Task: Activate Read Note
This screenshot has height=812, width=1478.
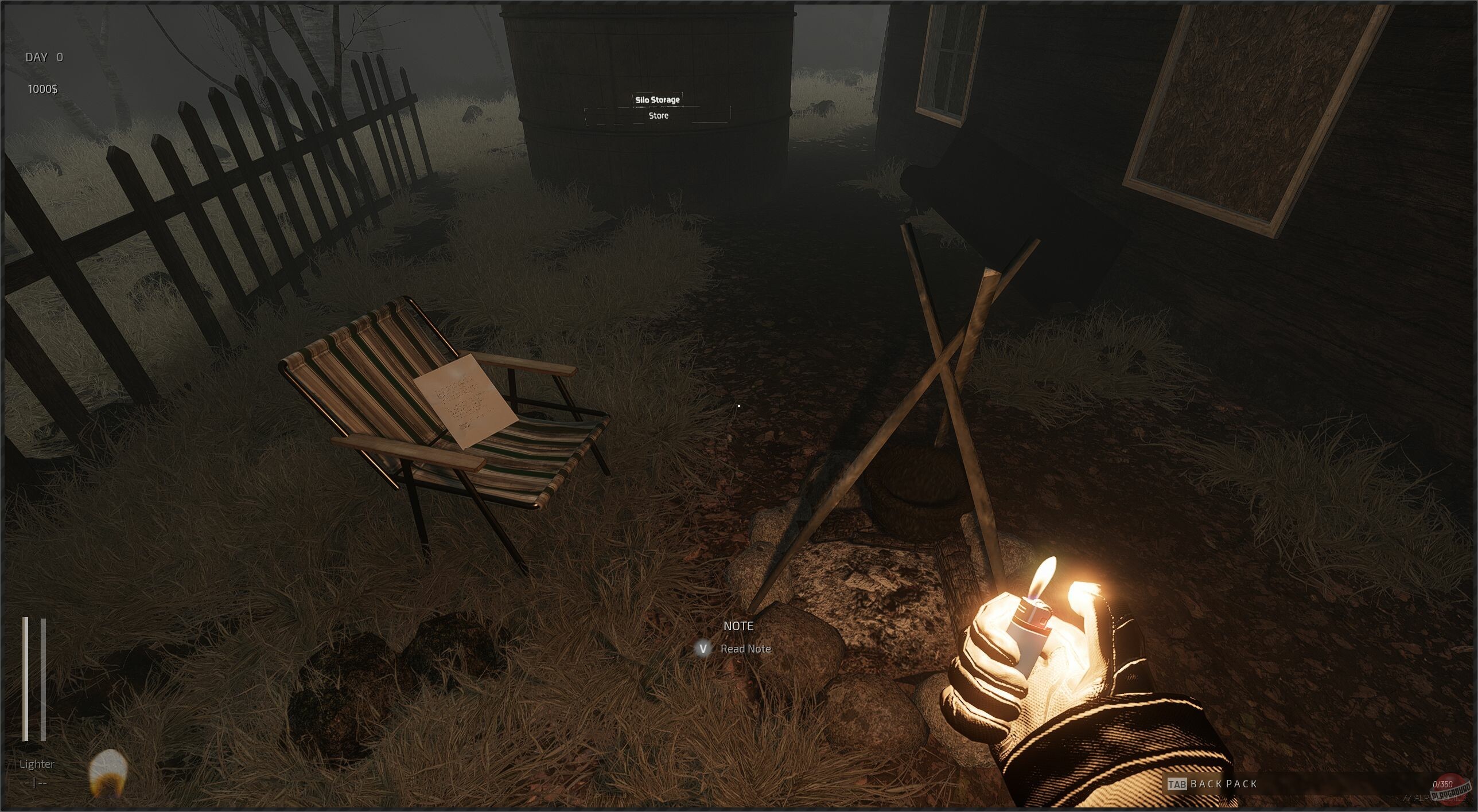Action: (745, 648)
